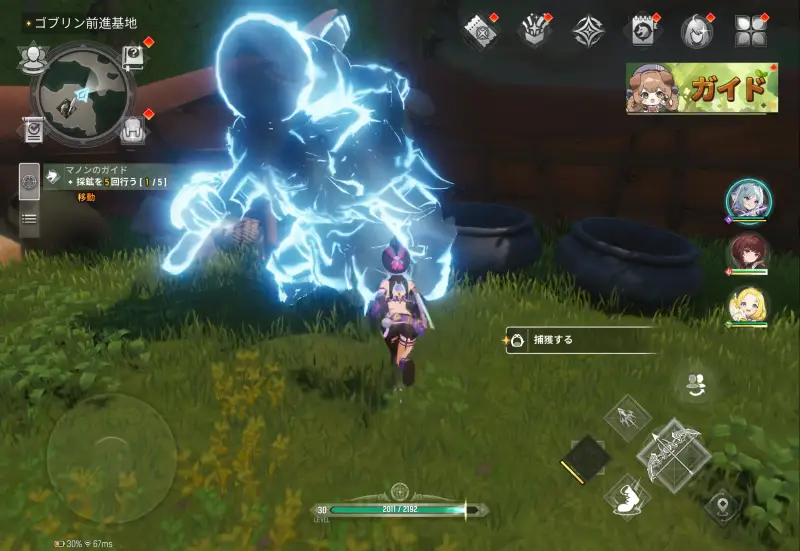Open the question-mark guidebook icon

133,56
